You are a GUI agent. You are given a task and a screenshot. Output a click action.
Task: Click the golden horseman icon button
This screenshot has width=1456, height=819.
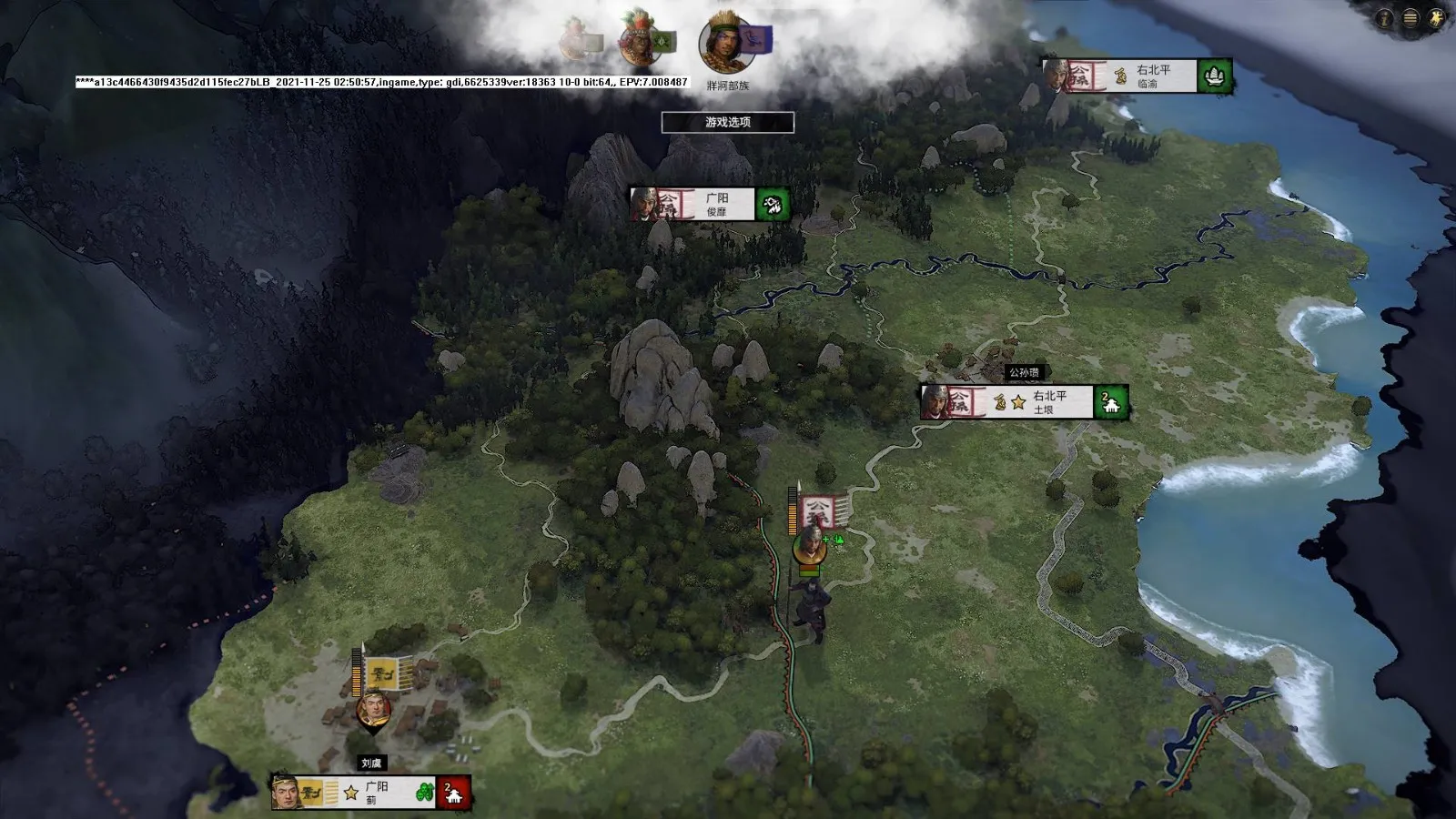click(1437, 18)
